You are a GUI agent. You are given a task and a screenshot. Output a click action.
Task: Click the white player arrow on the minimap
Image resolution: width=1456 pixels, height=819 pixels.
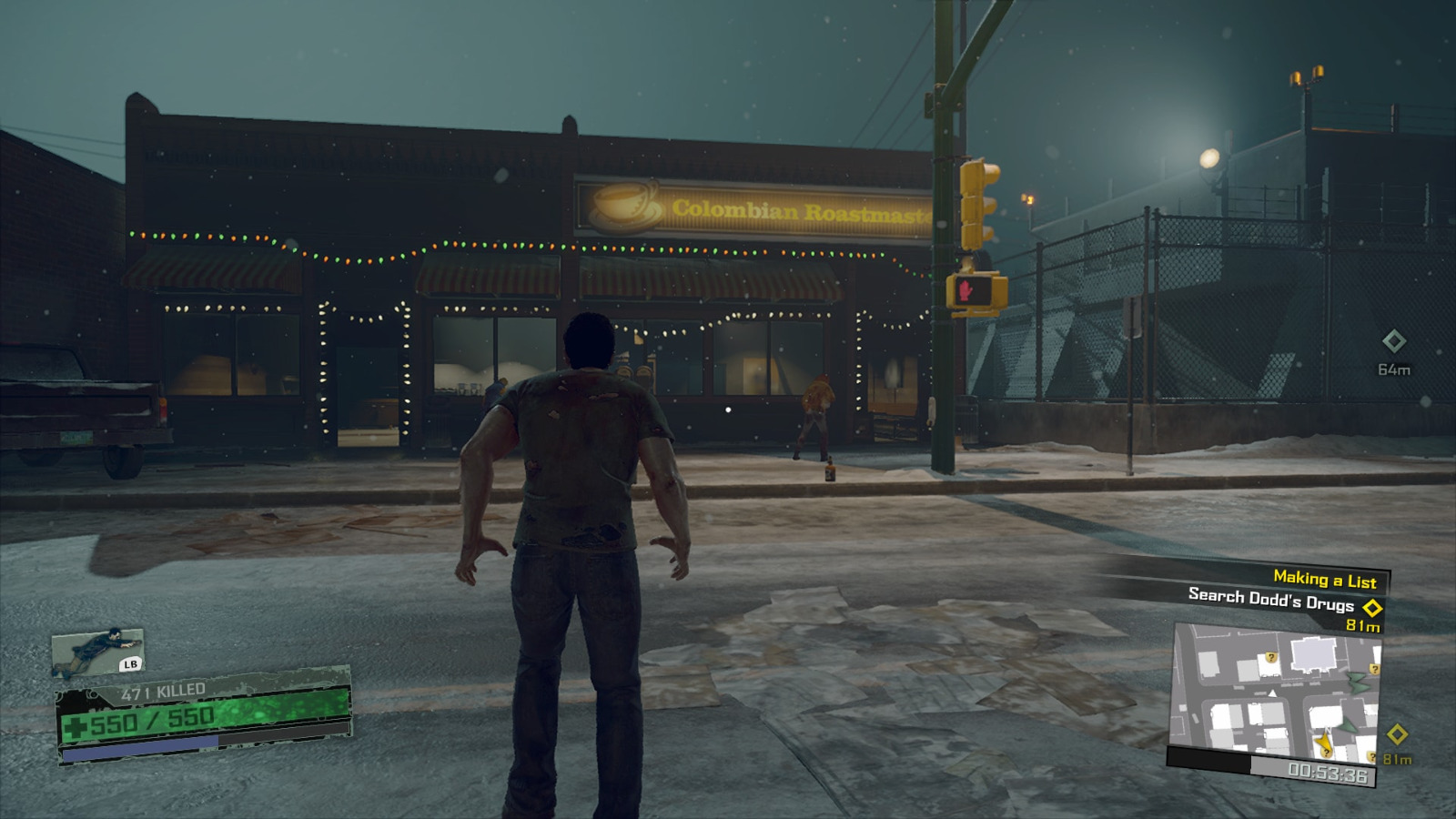pos(1272,694)
